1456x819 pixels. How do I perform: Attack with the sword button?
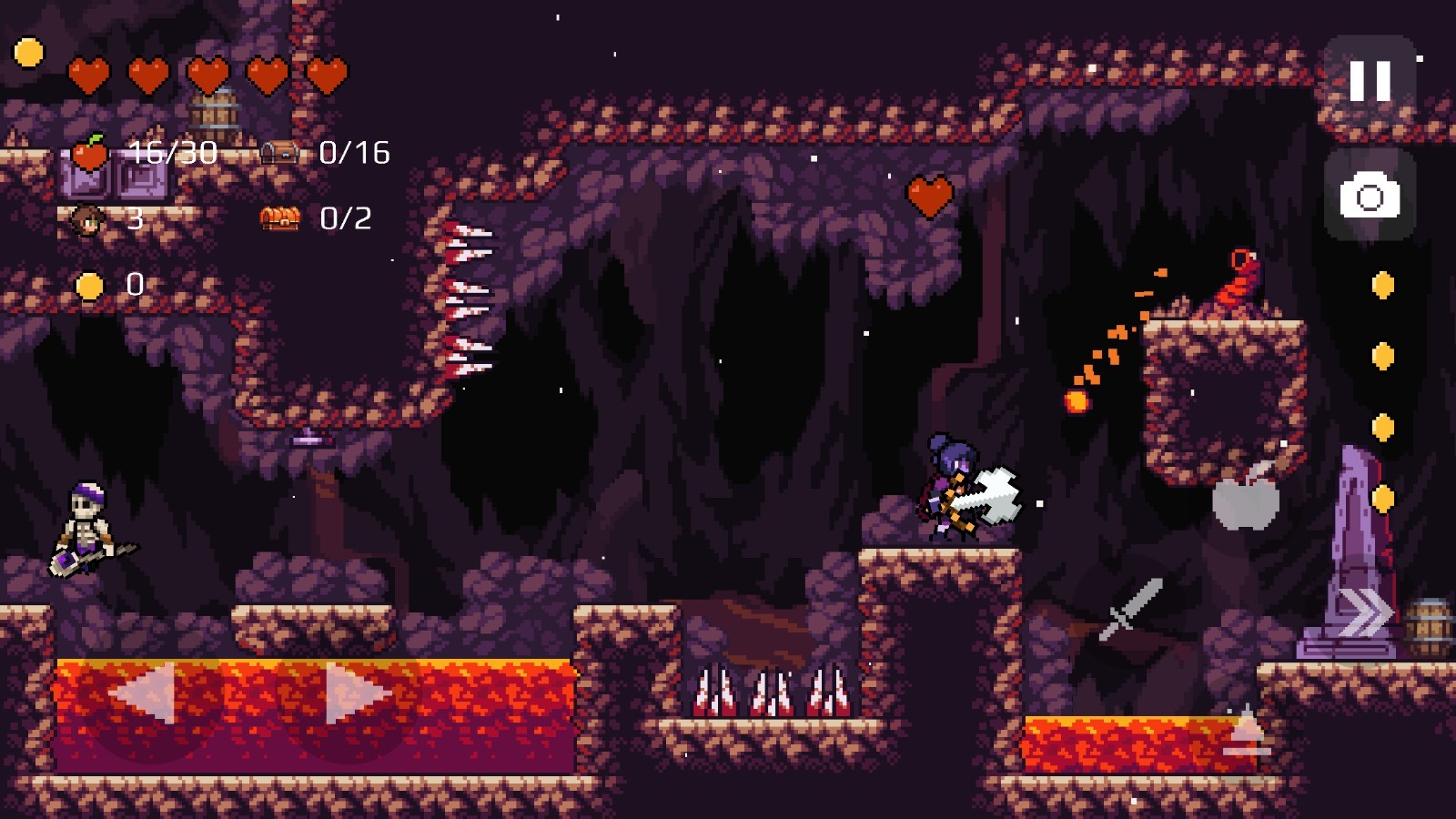1130,609
